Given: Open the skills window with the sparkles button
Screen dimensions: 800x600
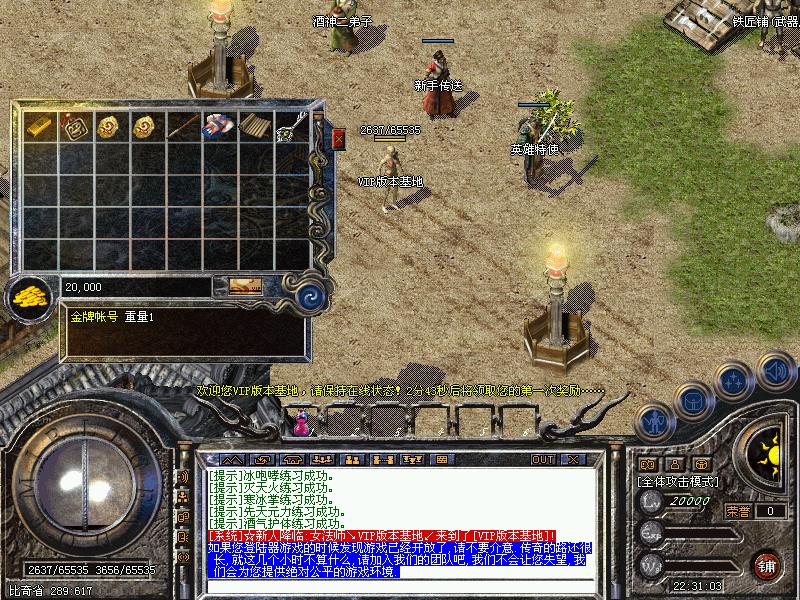Looking at the screenshot, I should click(735, 381).
